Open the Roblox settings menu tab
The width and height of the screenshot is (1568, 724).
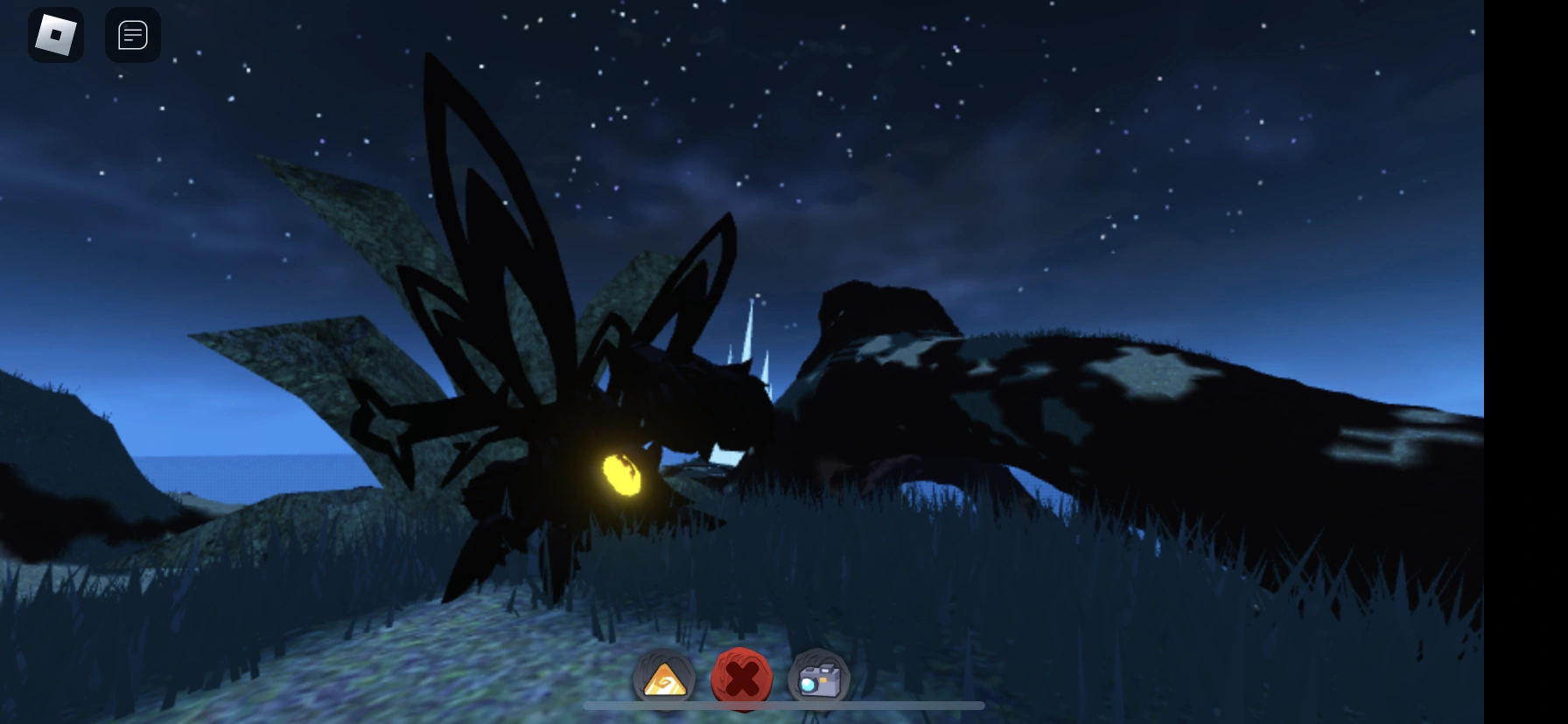tap(56, 35)
